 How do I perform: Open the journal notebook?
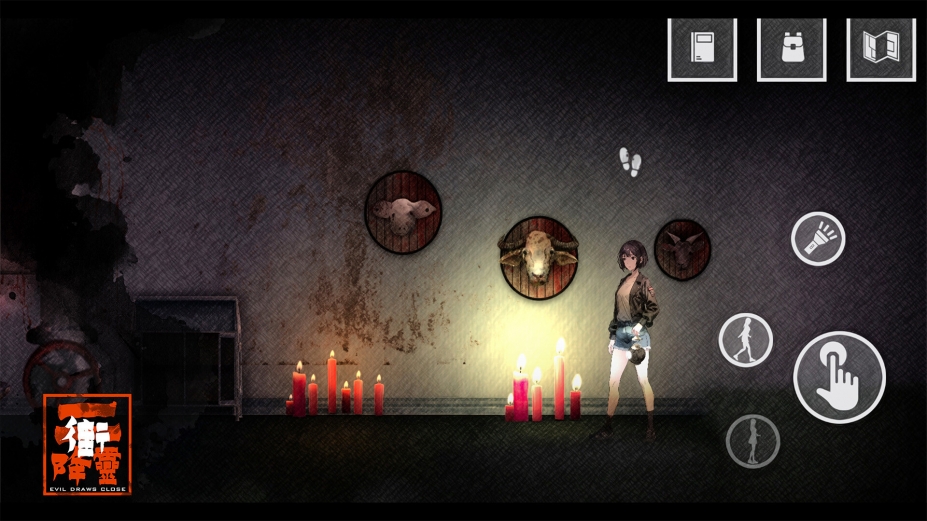[702, 48]
